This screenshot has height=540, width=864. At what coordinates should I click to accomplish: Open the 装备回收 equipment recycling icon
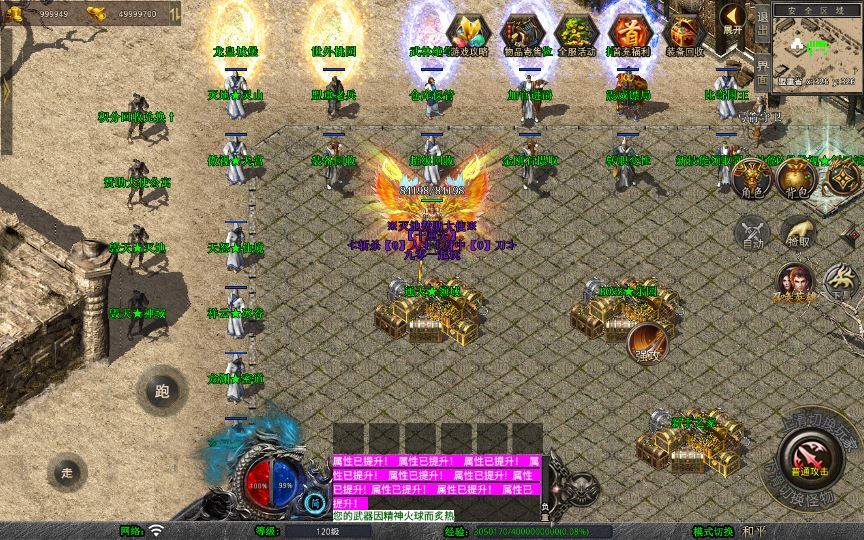click(684, 34)
